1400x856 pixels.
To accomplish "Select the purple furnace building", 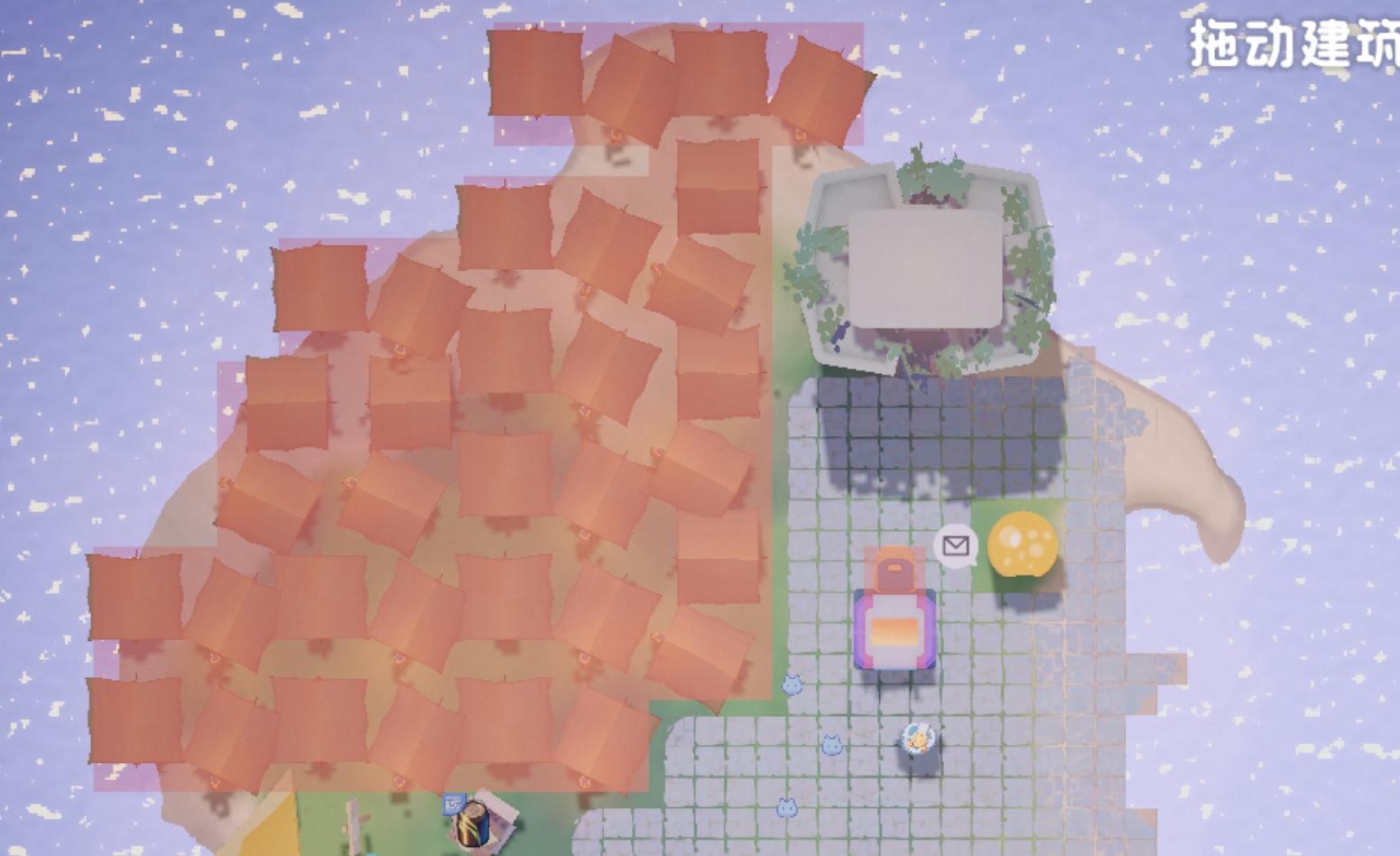I will click(x=892, y=623).
